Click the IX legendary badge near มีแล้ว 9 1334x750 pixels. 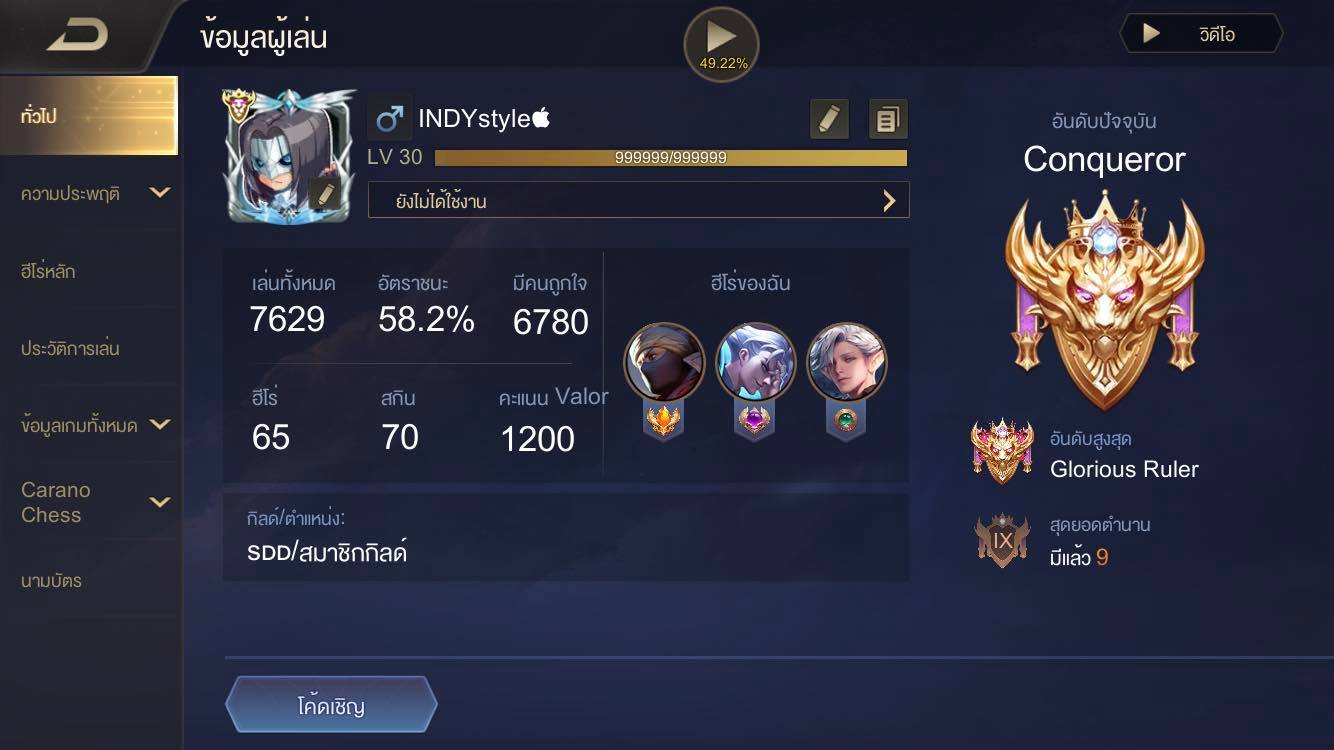pos(1002,540)
